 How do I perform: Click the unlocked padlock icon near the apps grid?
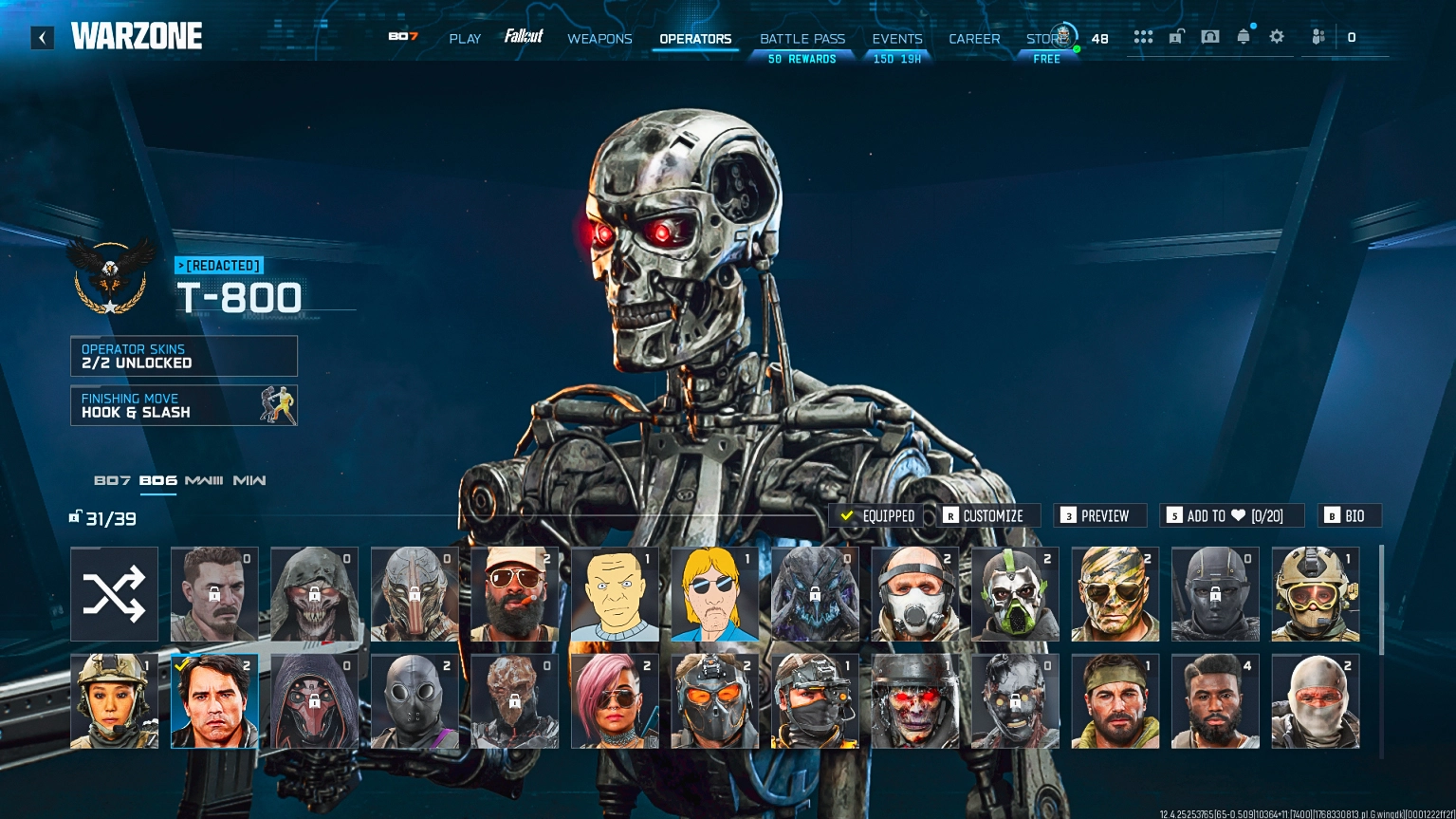point(1176,36)
